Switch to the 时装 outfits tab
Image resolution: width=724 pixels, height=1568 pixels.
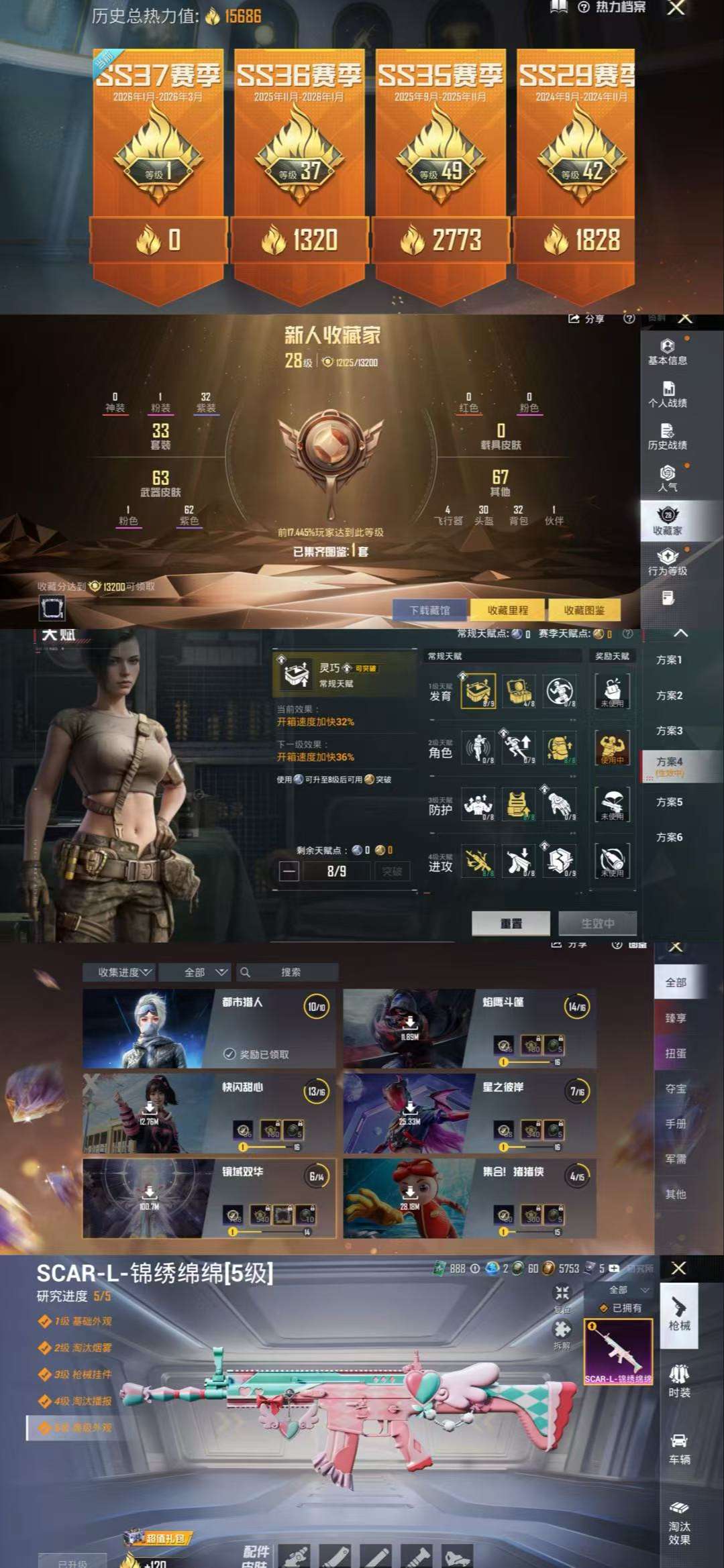point(679,1382)
